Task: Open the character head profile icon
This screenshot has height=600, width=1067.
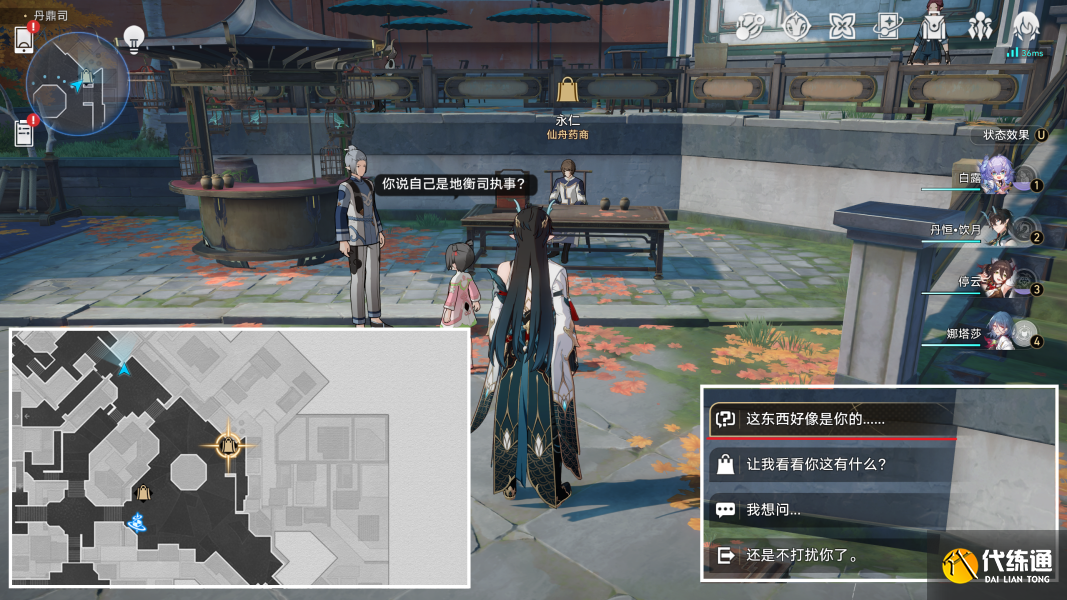Action: pos(1026,27)
